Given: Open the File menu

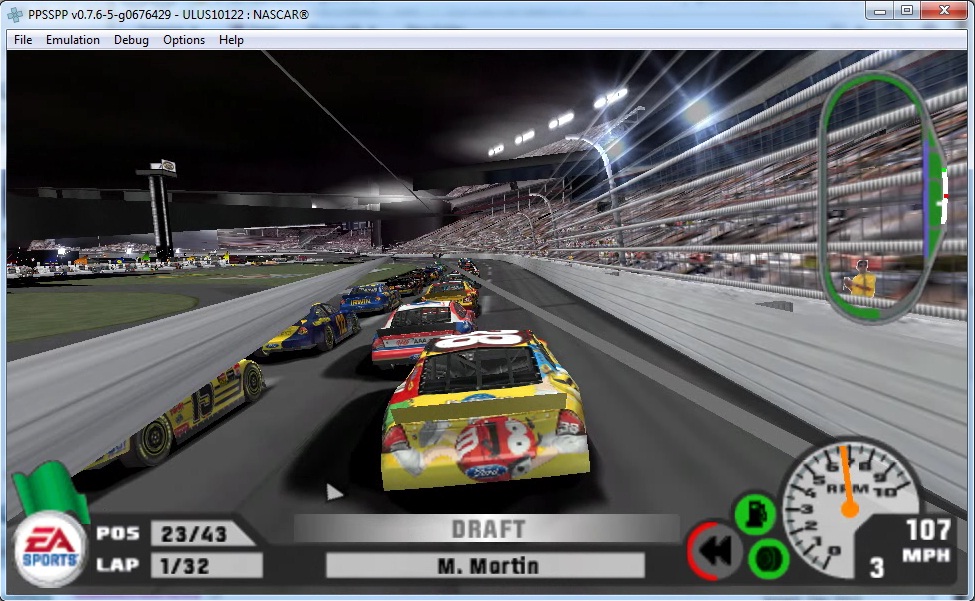Looking at the screenshot, I should pos(23,40).
